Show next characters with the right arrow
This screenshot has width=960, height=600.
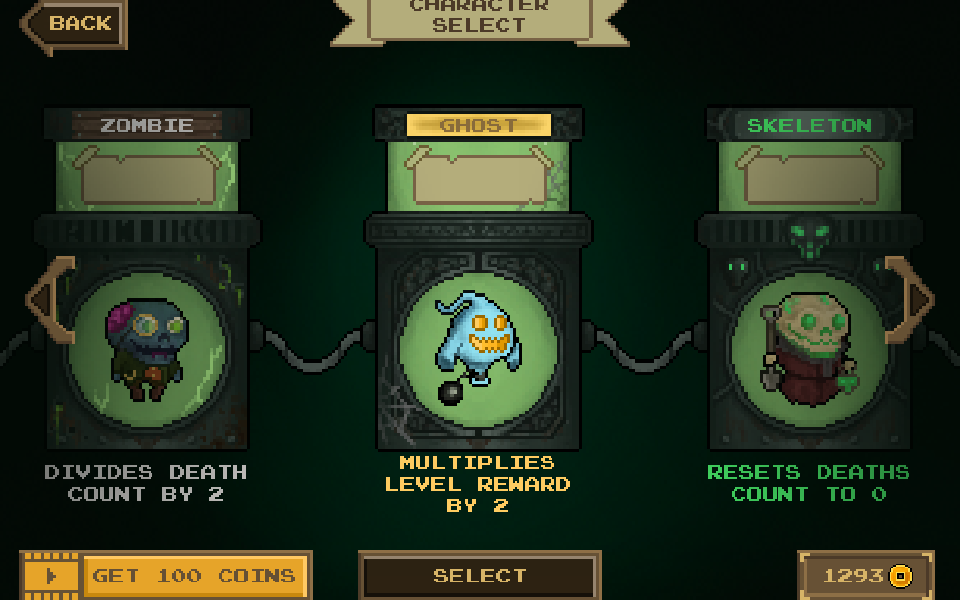[x=912, y=298]
